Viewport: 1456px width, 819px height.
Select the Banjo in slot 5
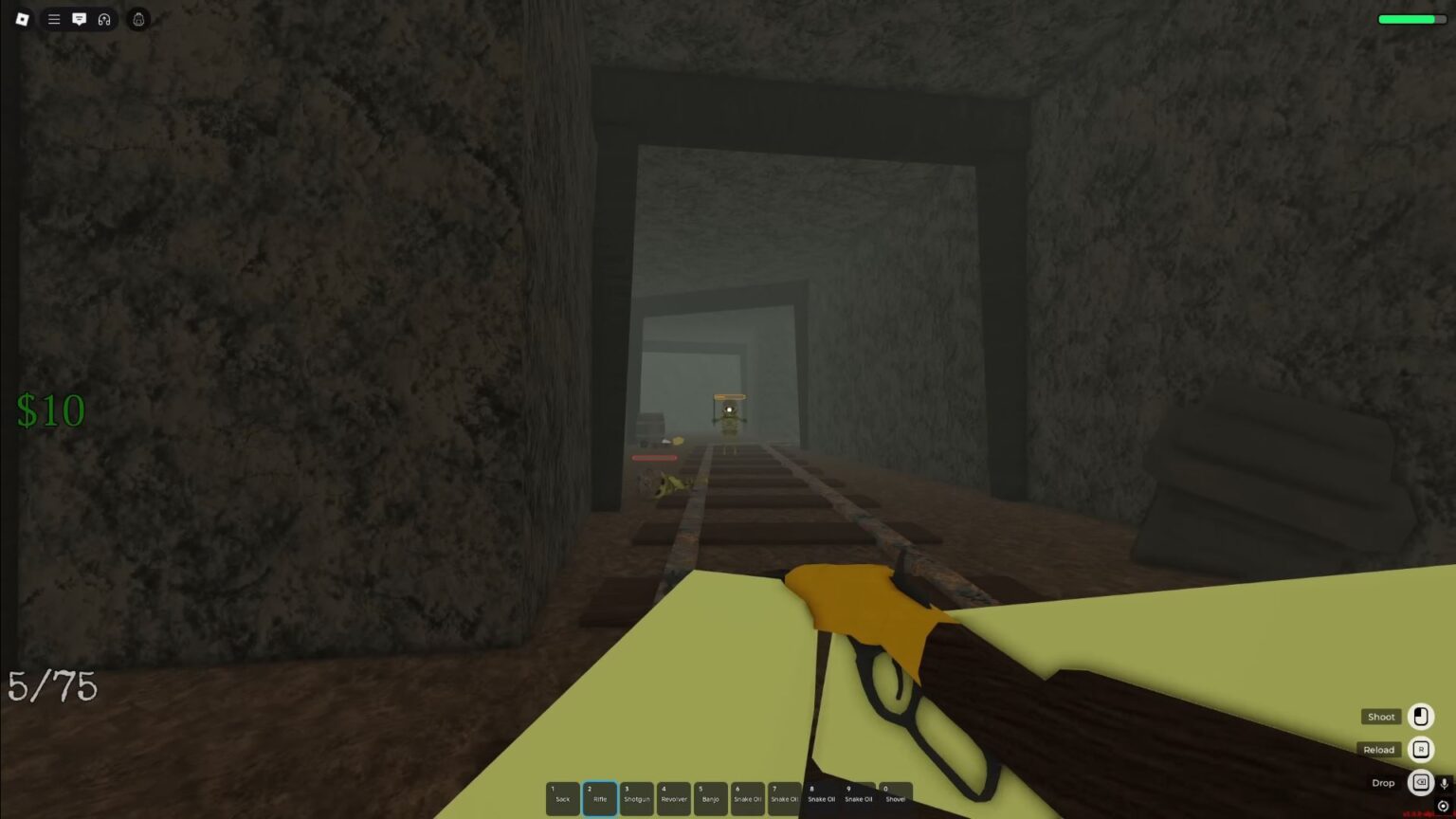point(710,798)
